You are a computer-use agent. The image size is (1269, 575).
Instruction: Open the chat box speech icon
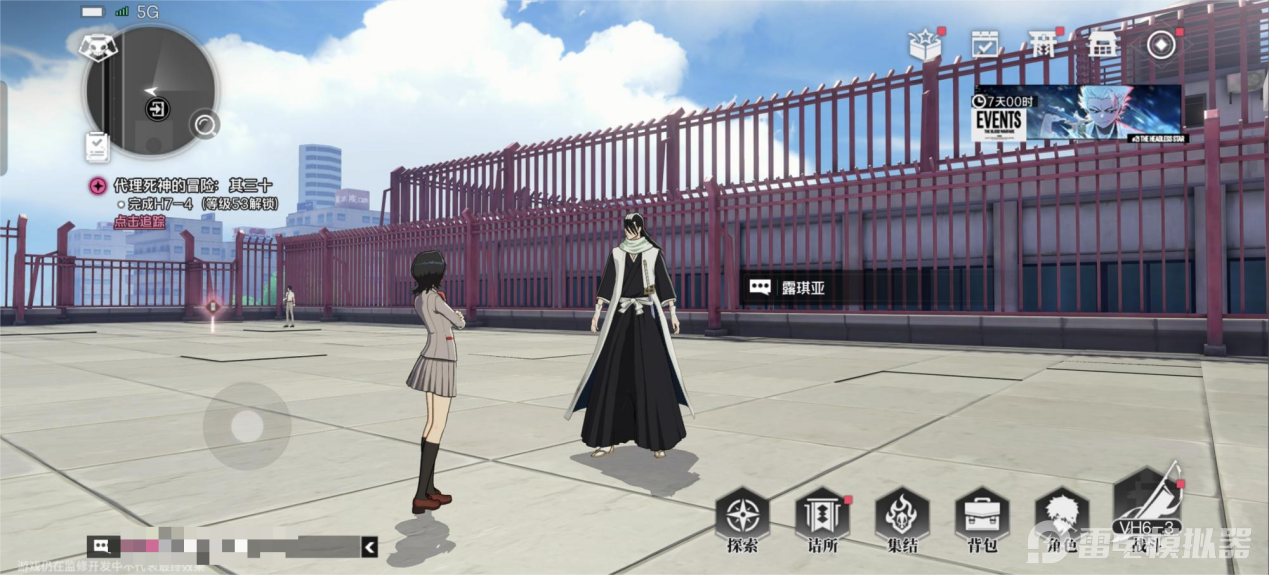[103, 546]
